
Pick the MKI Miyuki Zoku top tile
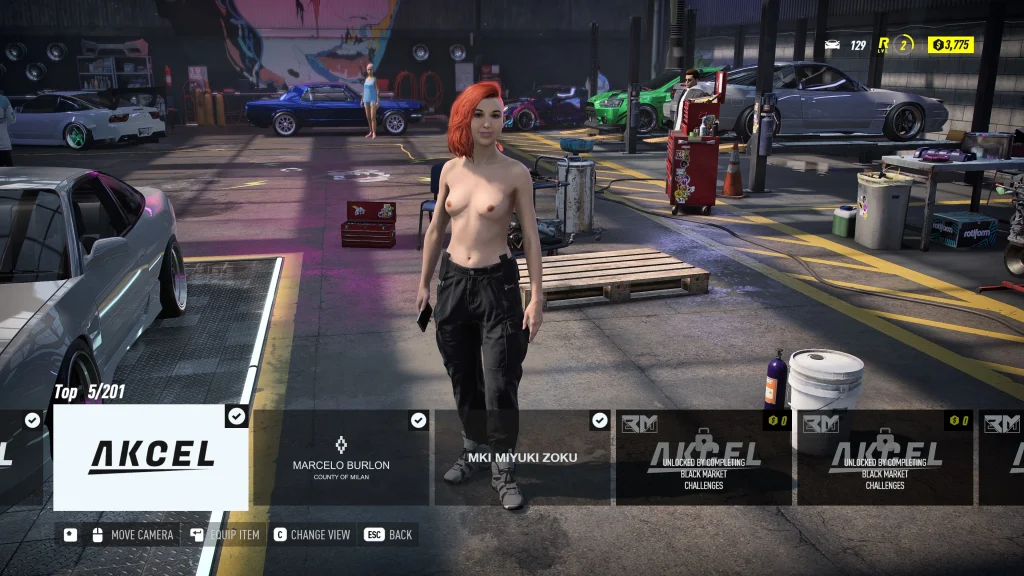(522, 457)
